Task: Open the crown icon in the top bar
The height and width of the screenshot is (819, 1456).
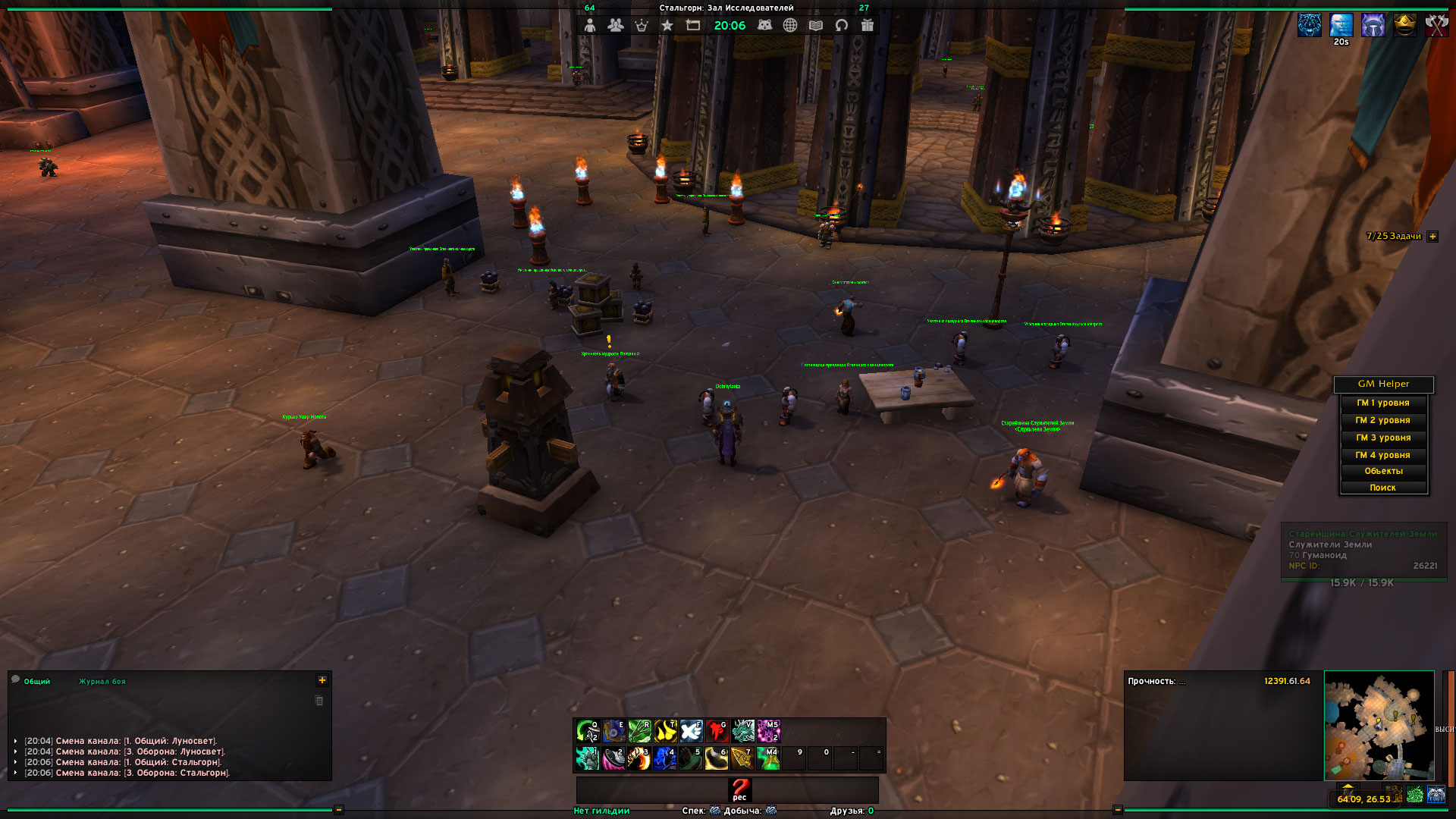Action: [642, 26]
